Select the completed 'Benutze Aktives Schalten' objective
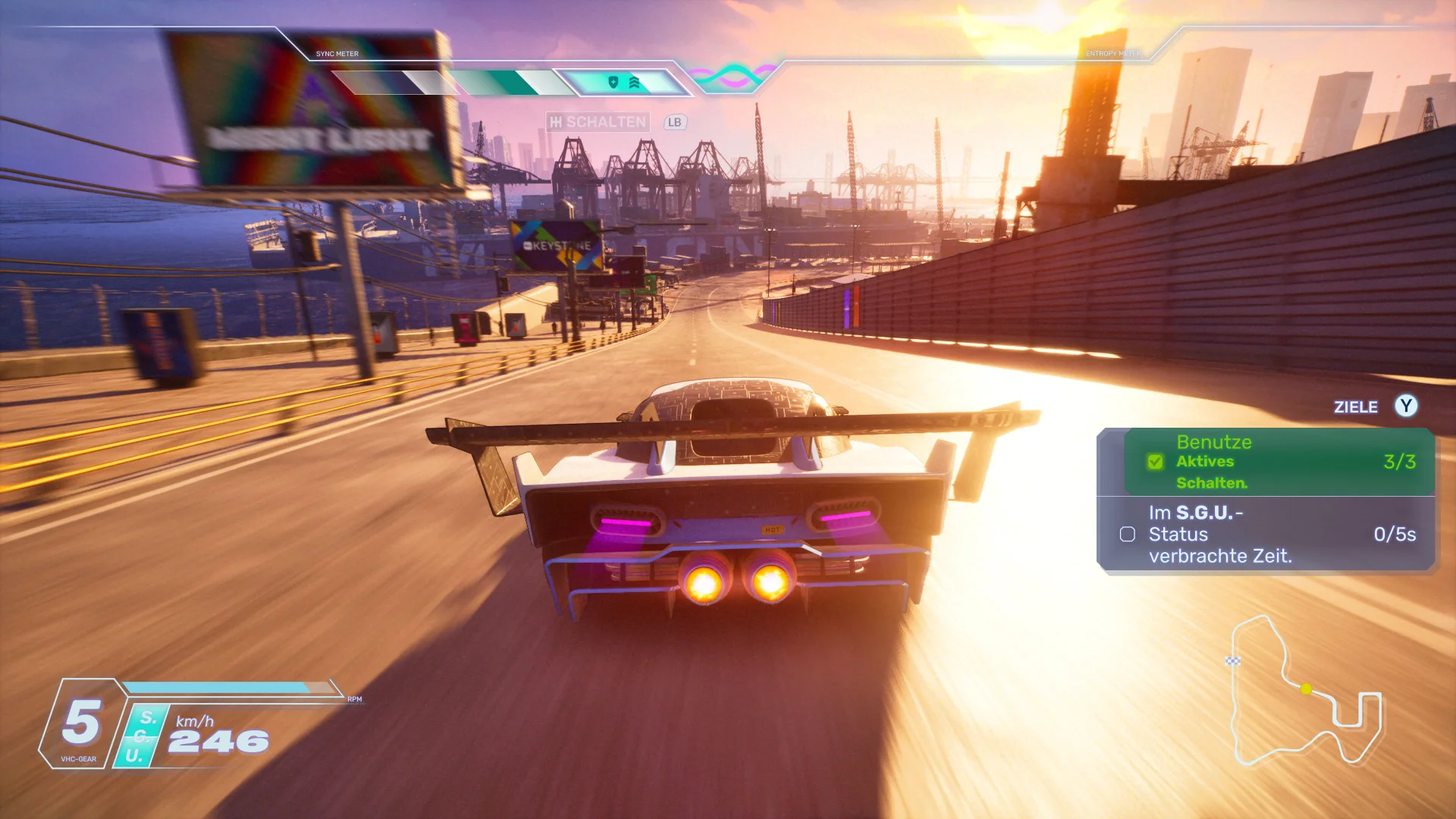 1279,462
